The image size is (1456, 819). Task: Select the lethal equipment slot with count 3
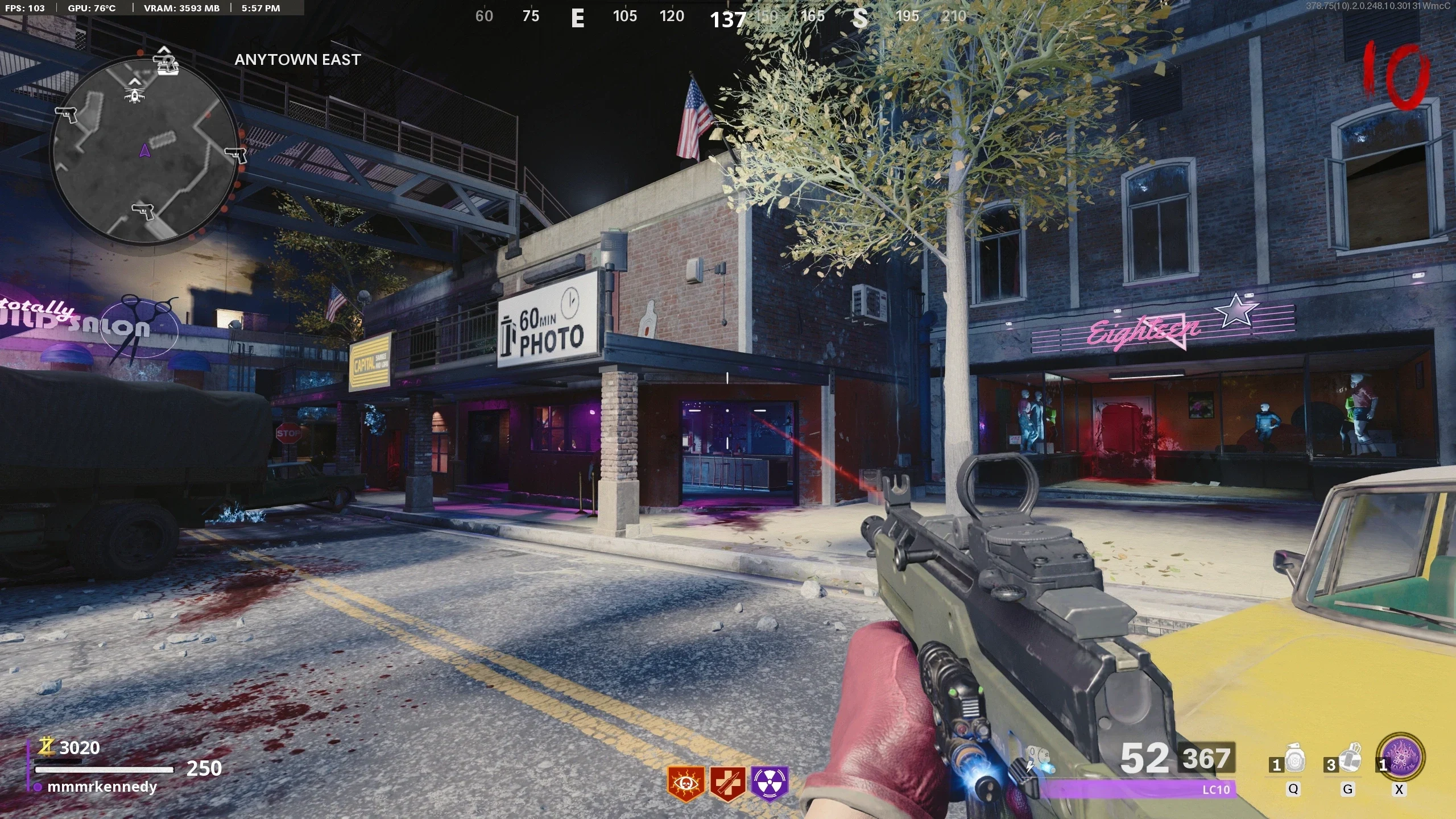point(1349,760)
